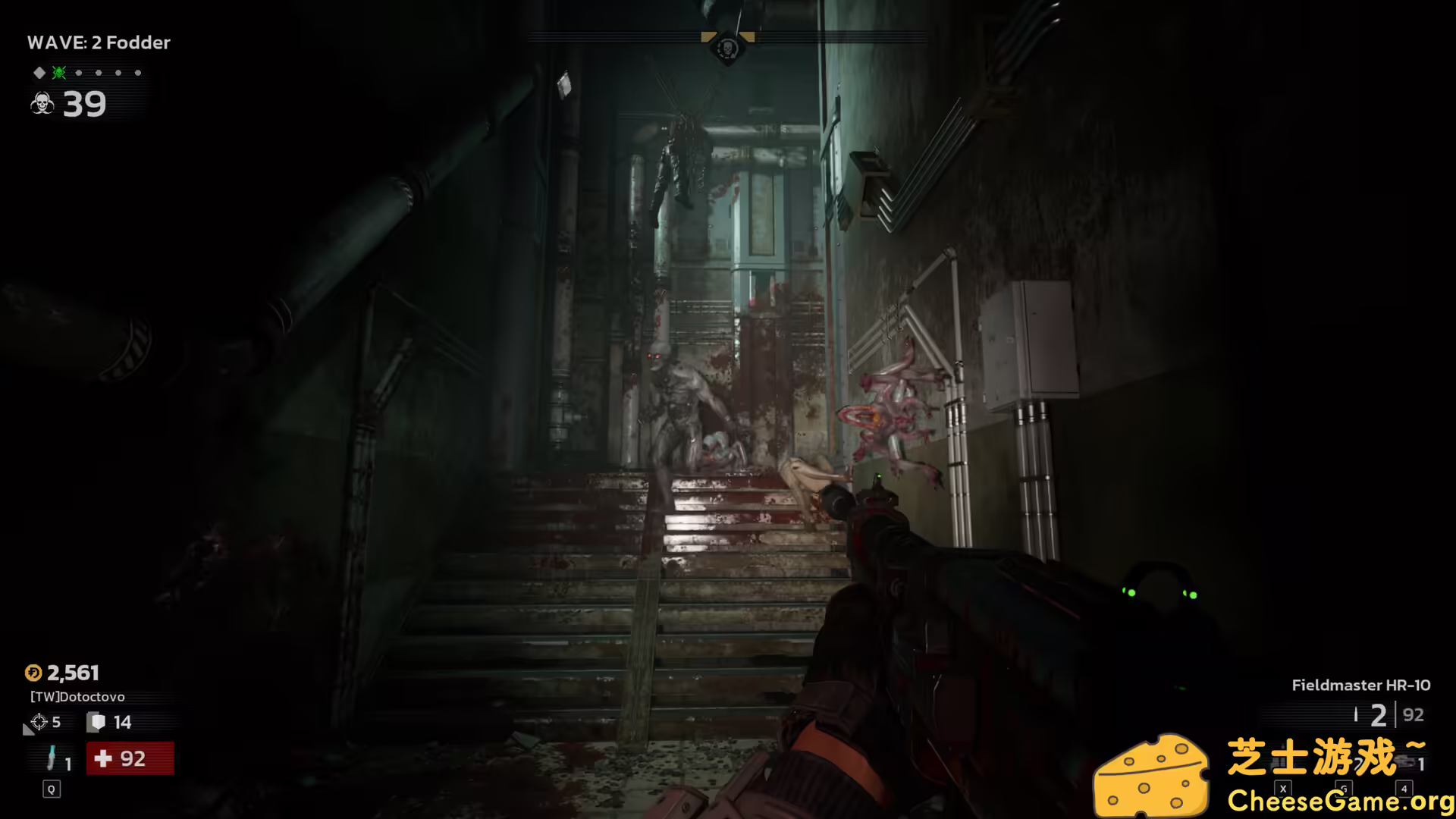Click the shield armor icon showing 14

(97, 721)
